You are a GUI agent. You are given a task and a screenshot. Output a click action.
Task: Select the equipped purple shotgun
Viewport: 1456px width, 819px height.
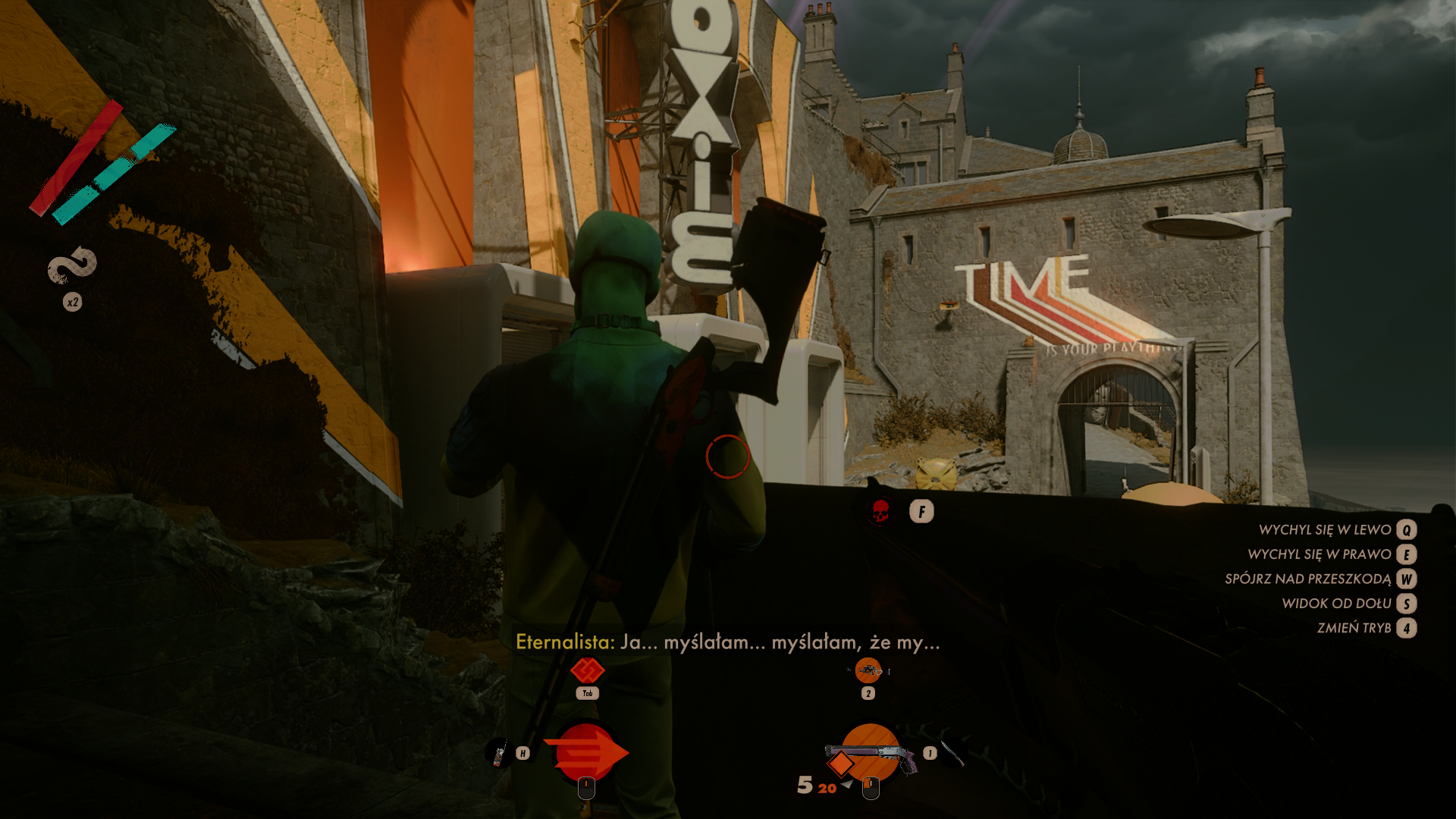(x=871, y=753)
